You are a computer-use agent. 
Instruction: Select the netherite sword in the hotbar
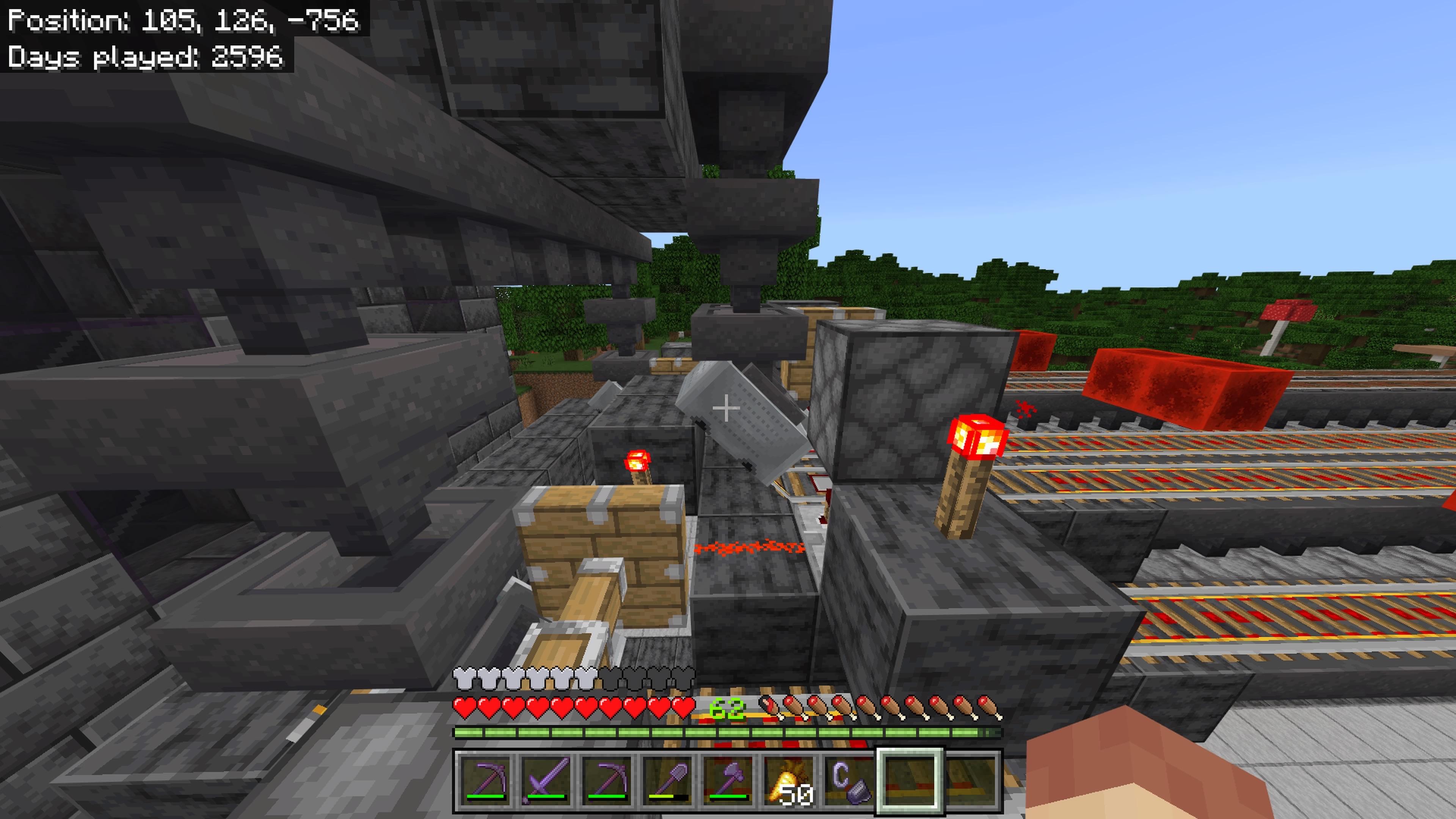tap(547, 780)
